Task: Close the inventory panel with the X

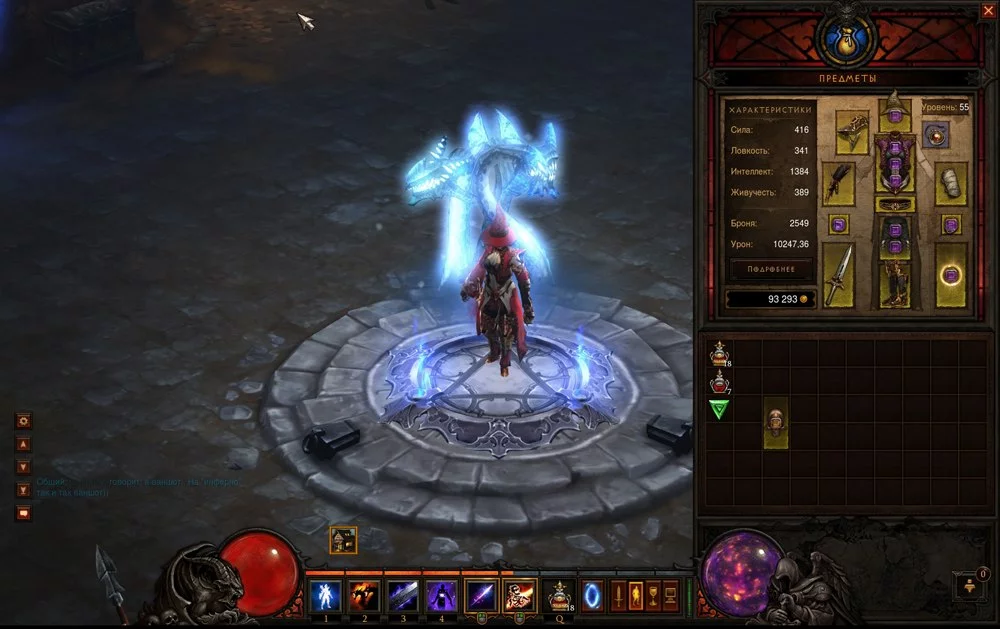Action: 988,11
